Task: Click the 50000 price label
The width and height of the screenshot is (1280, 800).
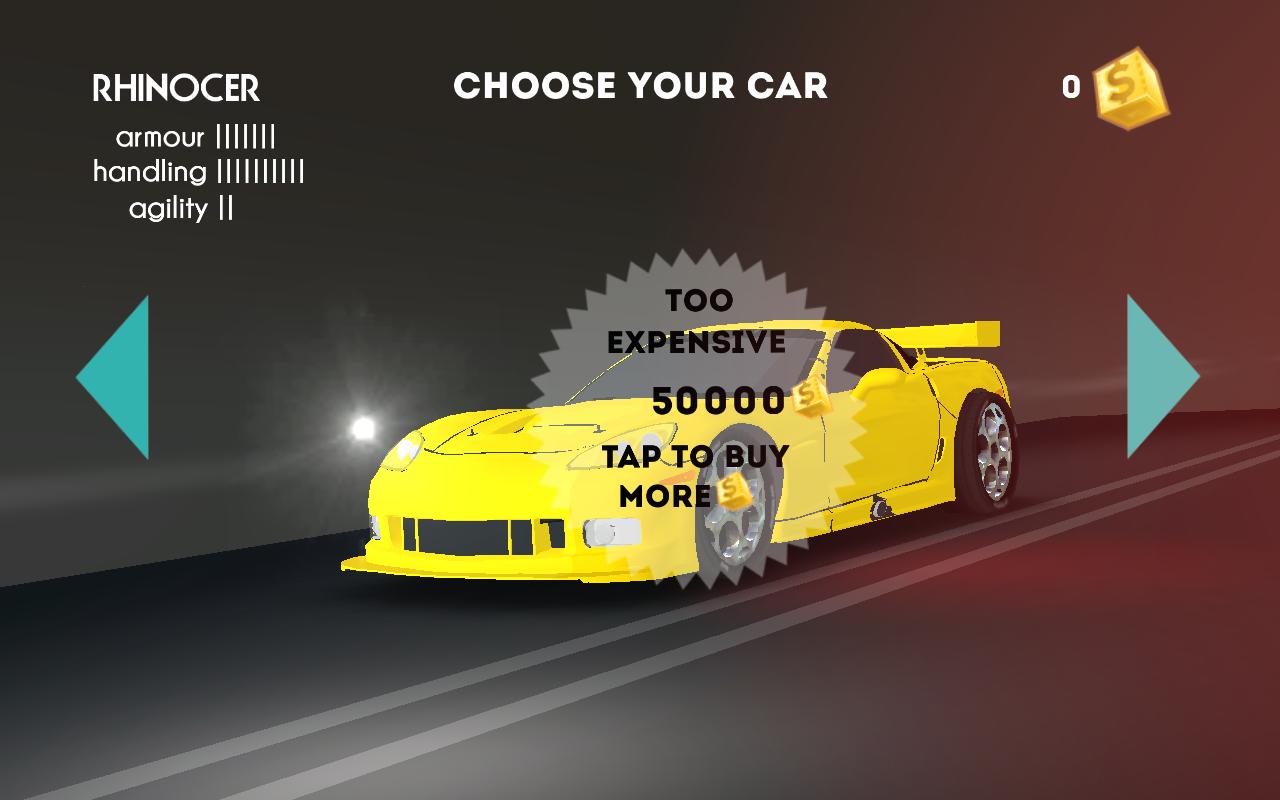Action: click(x=718, y=401)
